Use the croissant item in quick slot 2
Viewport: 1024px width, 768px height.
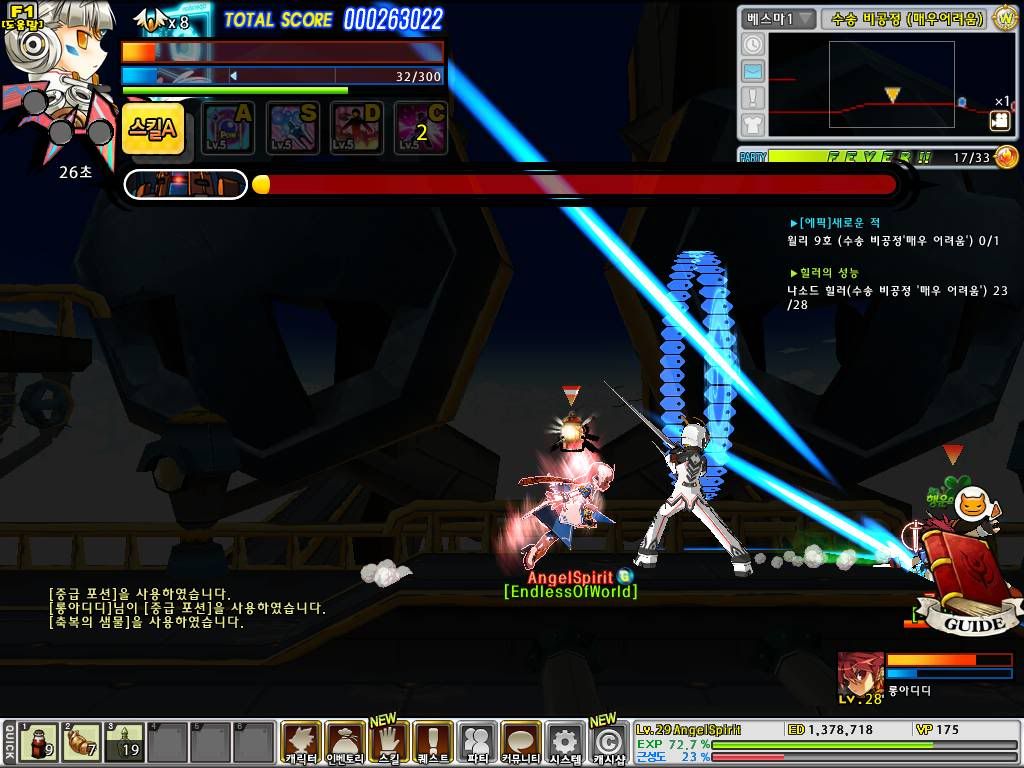click(82, 743)
